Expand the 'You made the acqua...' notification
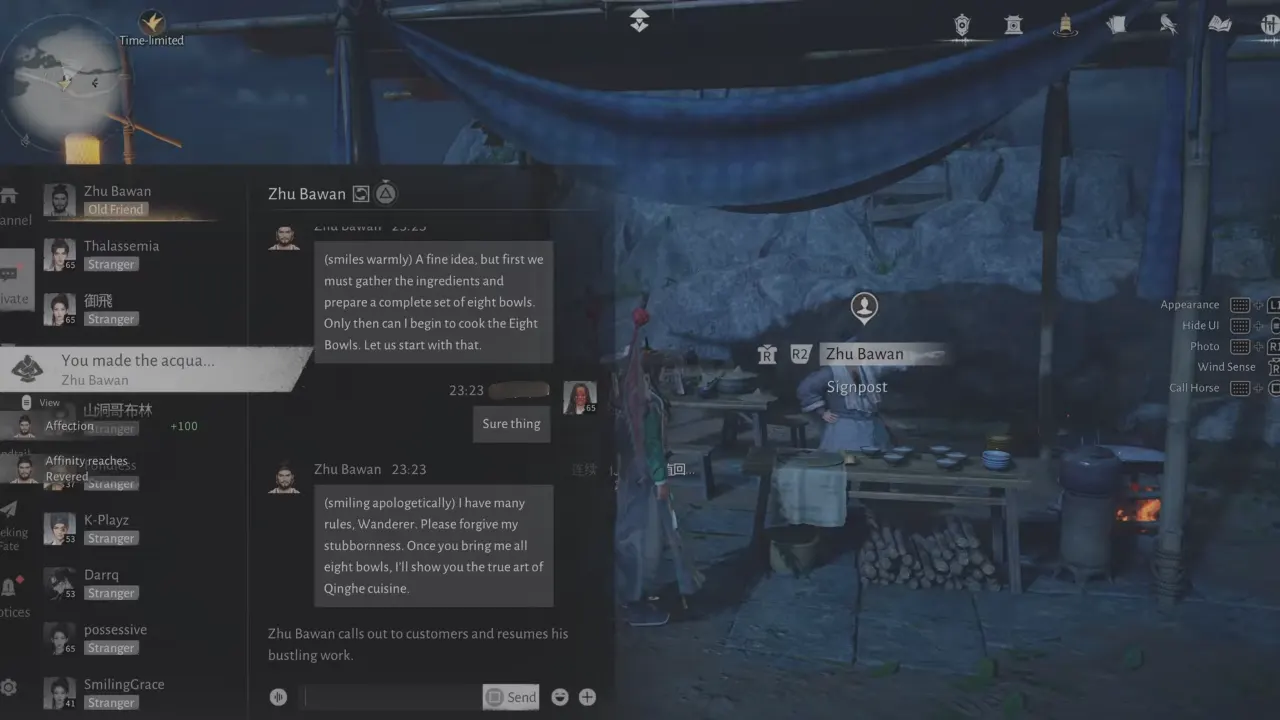1280x720 pixels. [150, 370]
